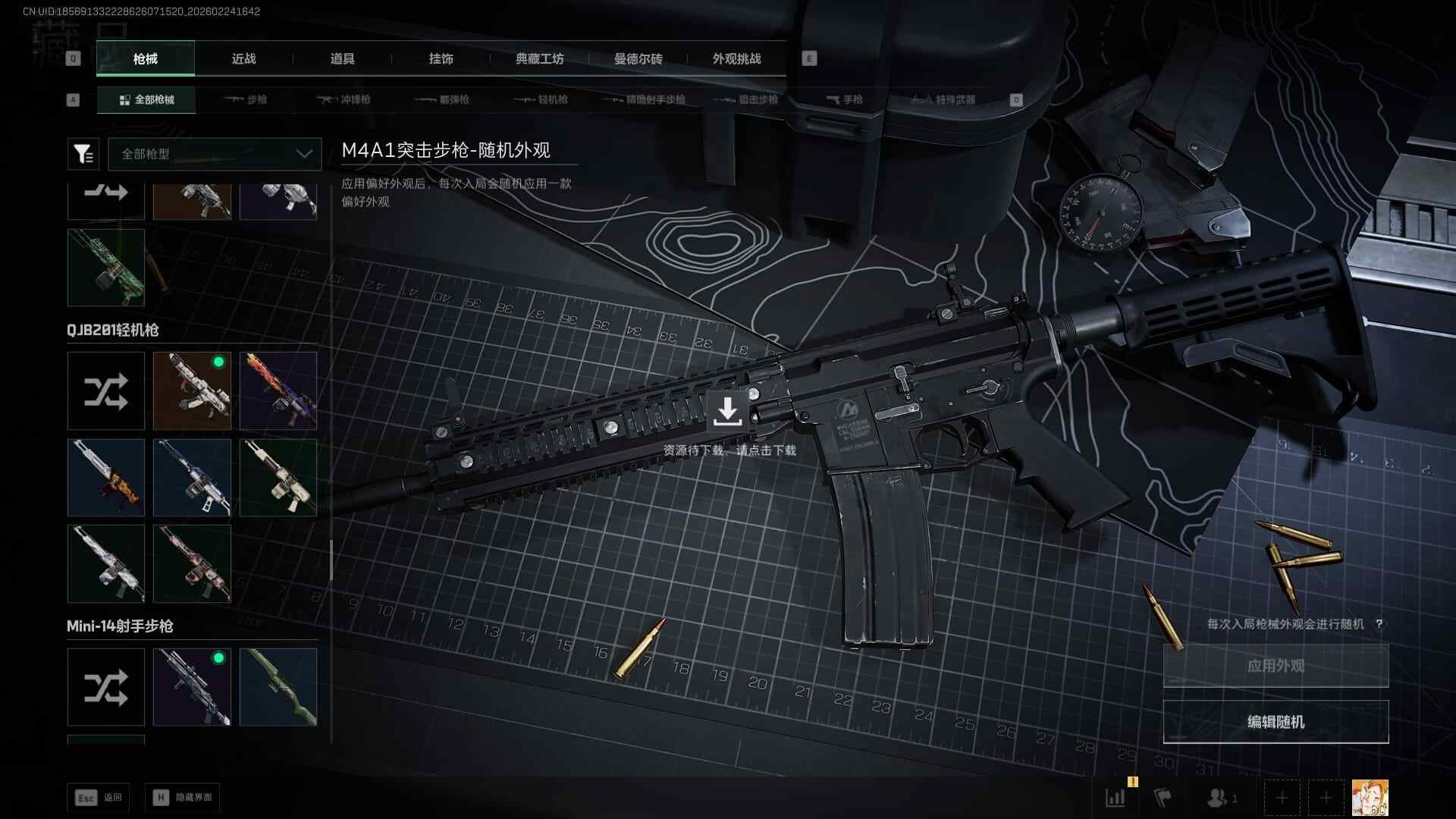The image size is (1456, 819).
Task: Open 编辑随机 edit random settings
Action: click(x=1276, y=722)
